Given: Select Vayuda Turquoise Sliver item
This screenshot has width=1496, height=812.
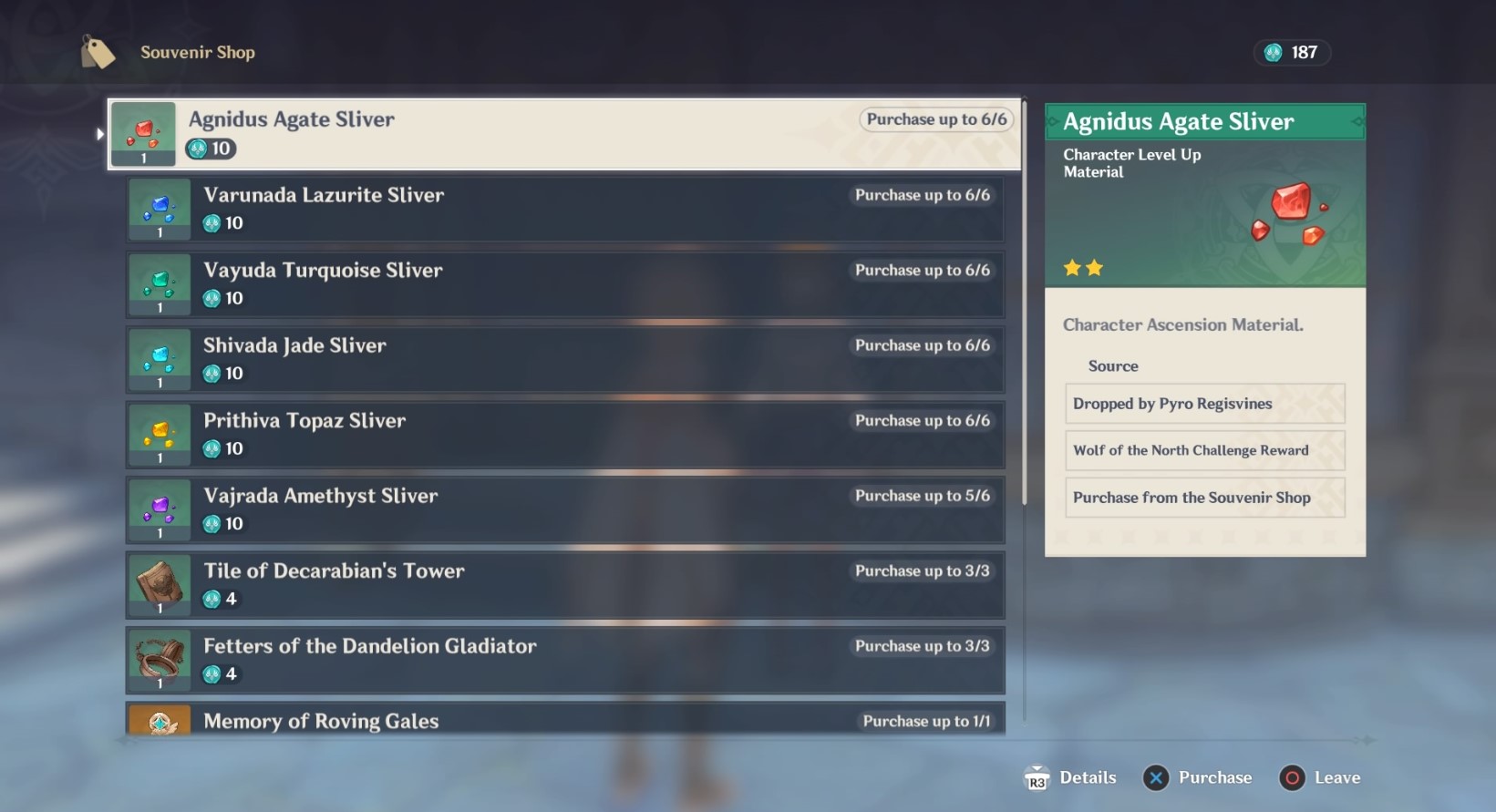Looking at the screenshot, I should pos(565,284).
